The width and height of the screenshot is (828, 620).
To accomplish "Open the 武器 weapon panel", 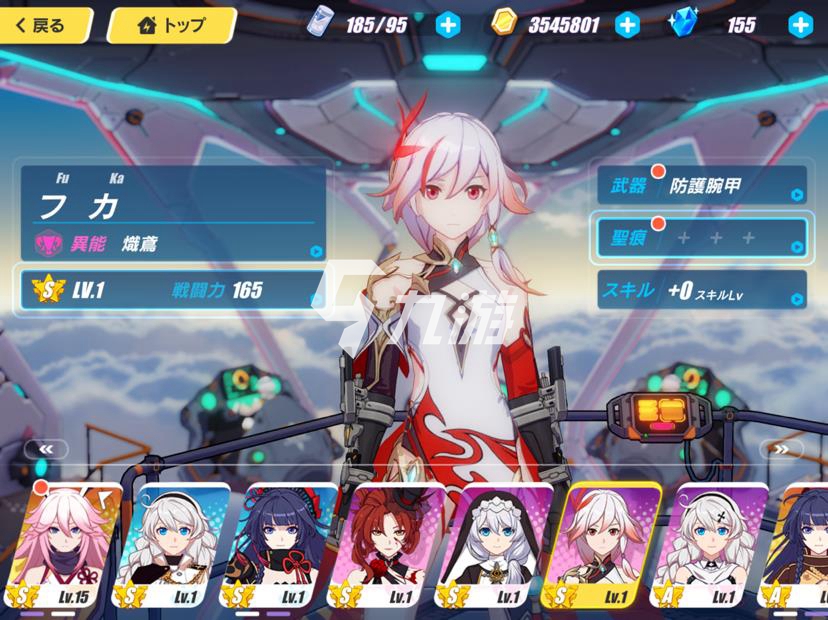I will [701, 185].
